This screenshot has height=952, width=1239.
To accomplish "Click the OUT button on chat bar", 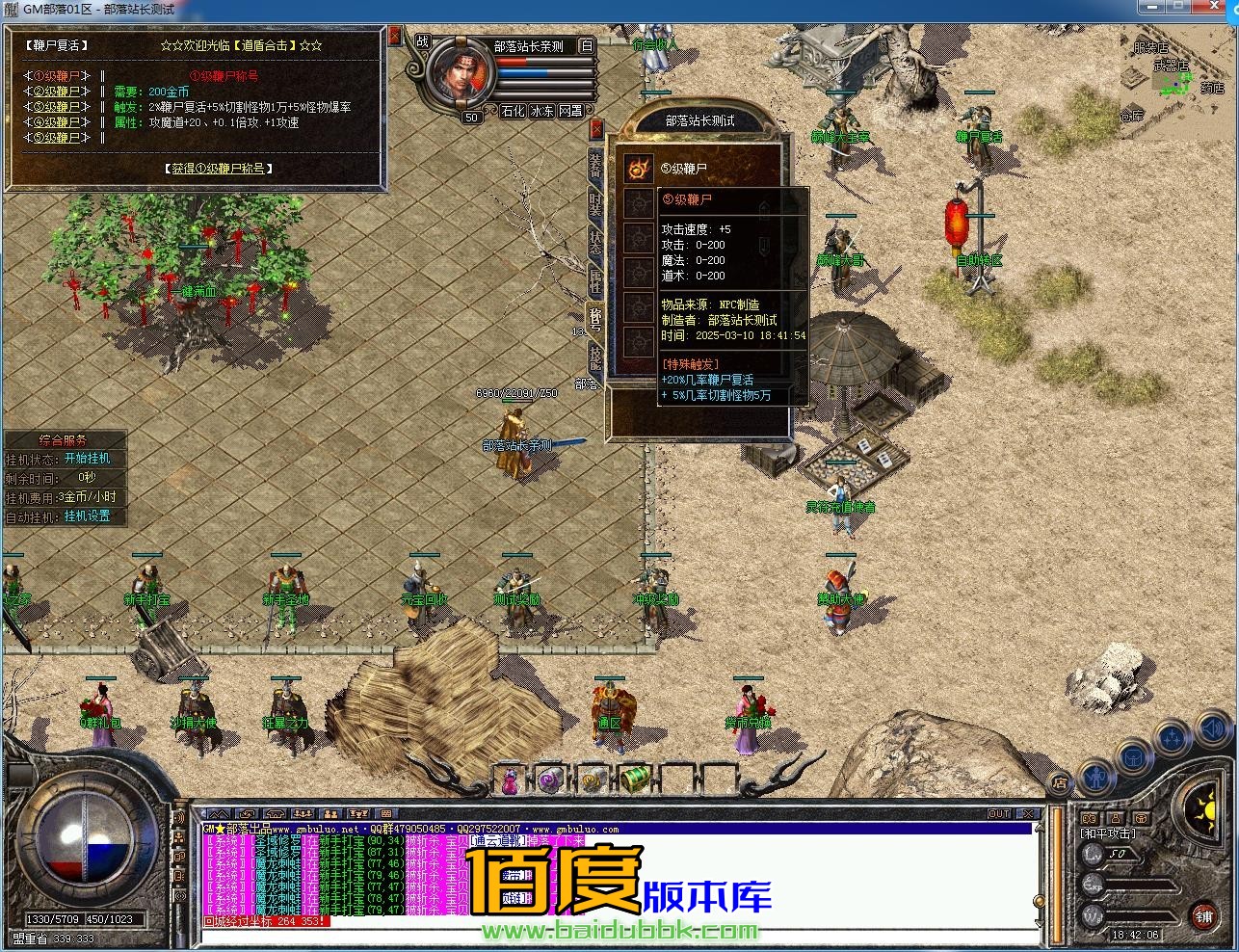I will 999,814.
